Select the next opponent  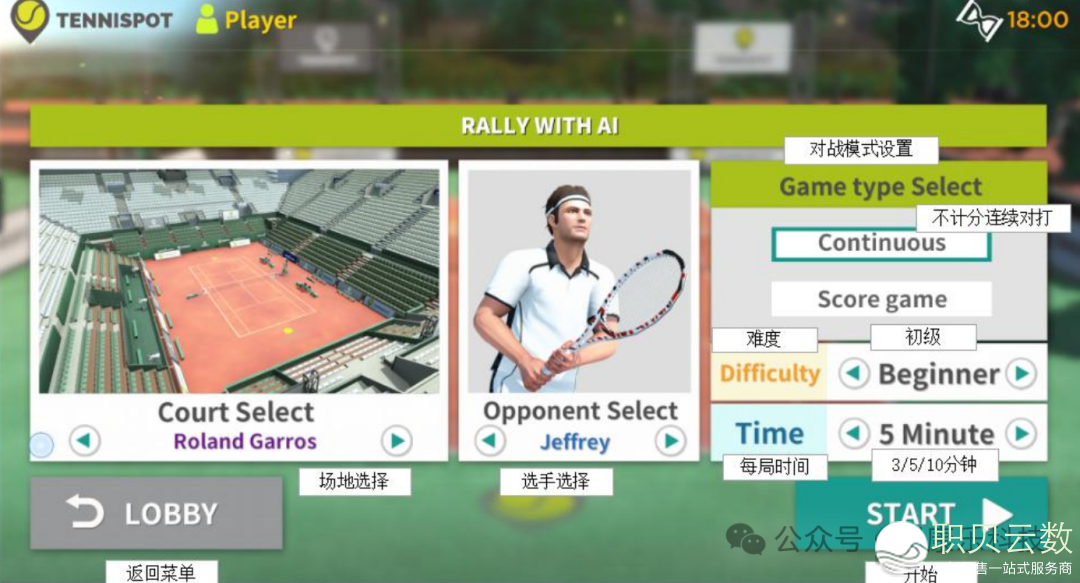670,440
